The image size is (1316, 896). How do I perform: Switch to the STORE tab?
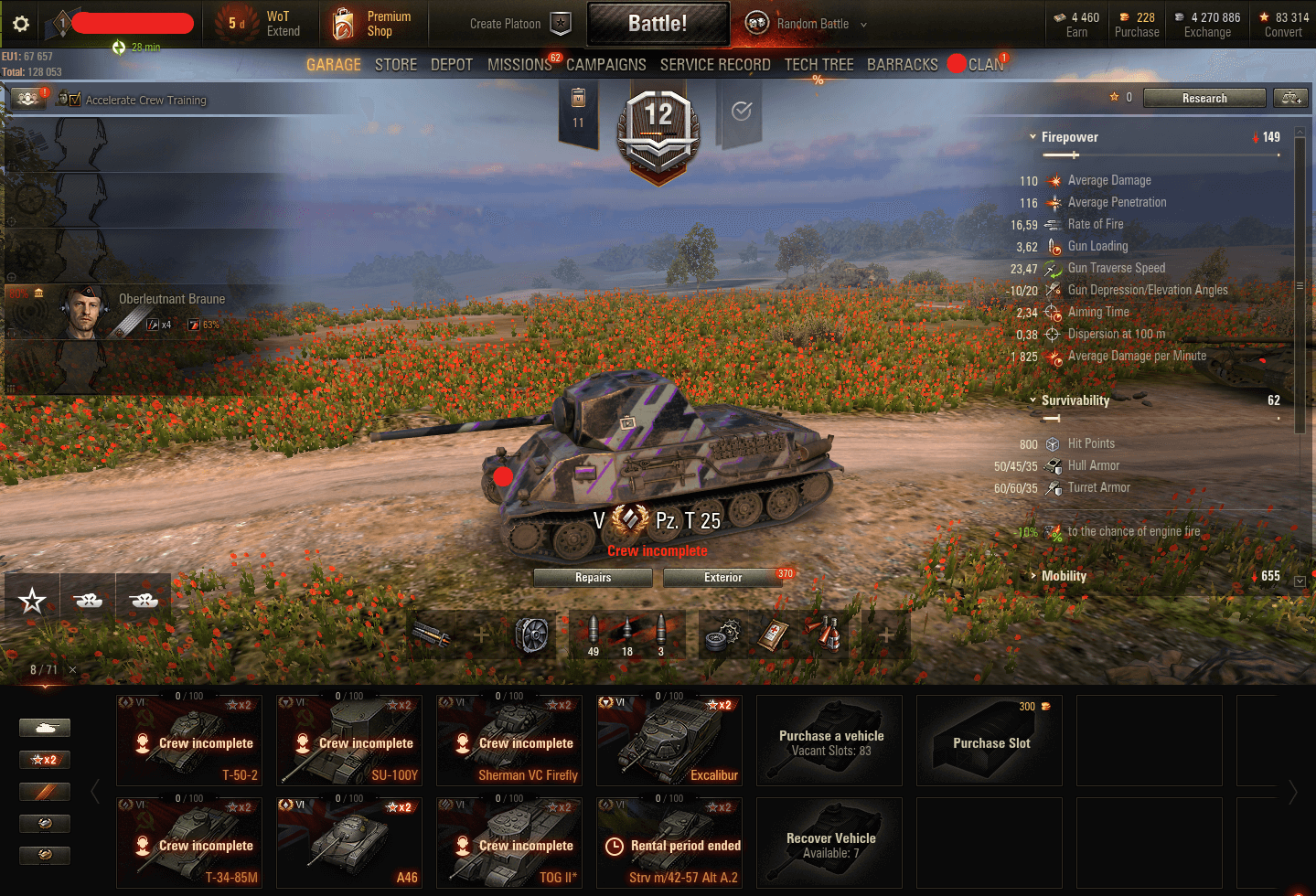pos(395,65)
